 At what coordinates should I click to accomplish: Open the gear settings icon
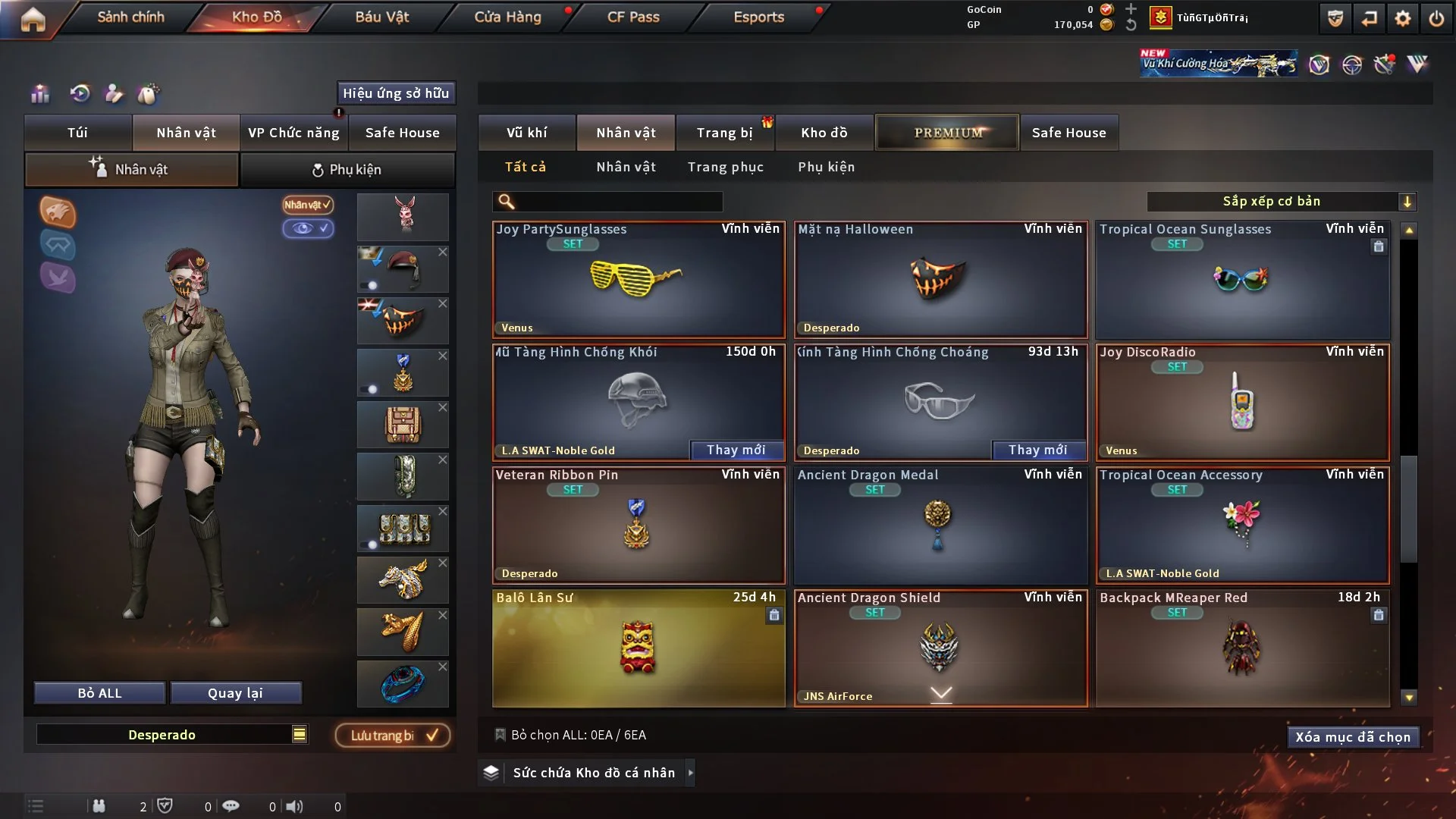tap(1402, 18)
